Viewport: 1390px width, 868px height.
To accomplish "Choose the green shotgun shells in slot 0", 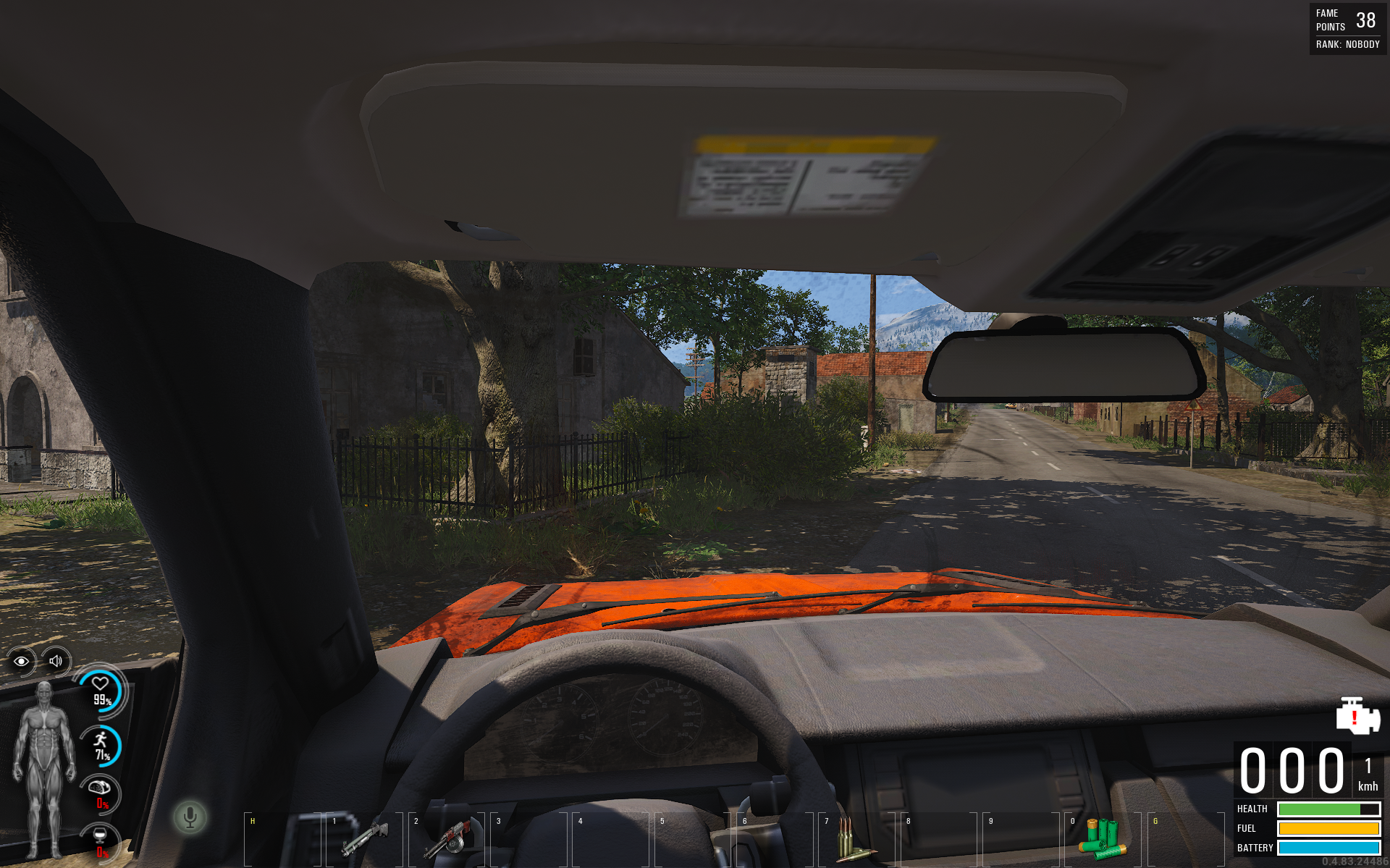I will 1102,838.
